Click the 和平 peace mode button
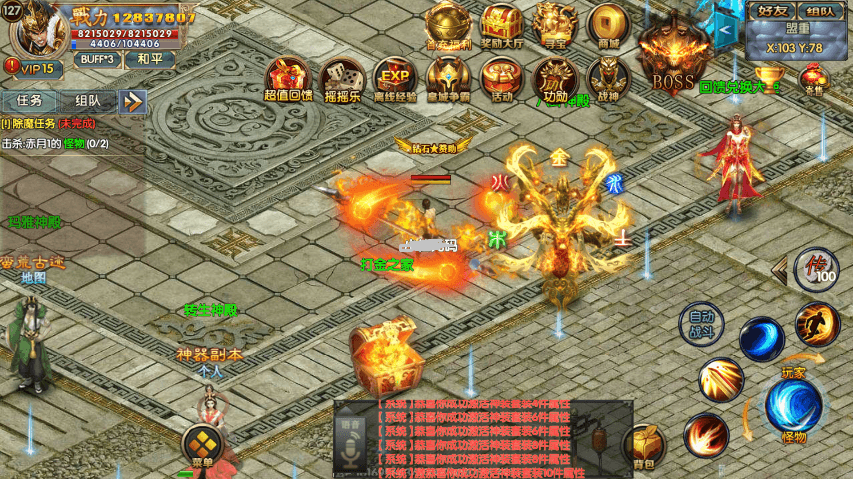Viewport: 853px width, 479px height. pyautogui.click(x=150, y=59)
